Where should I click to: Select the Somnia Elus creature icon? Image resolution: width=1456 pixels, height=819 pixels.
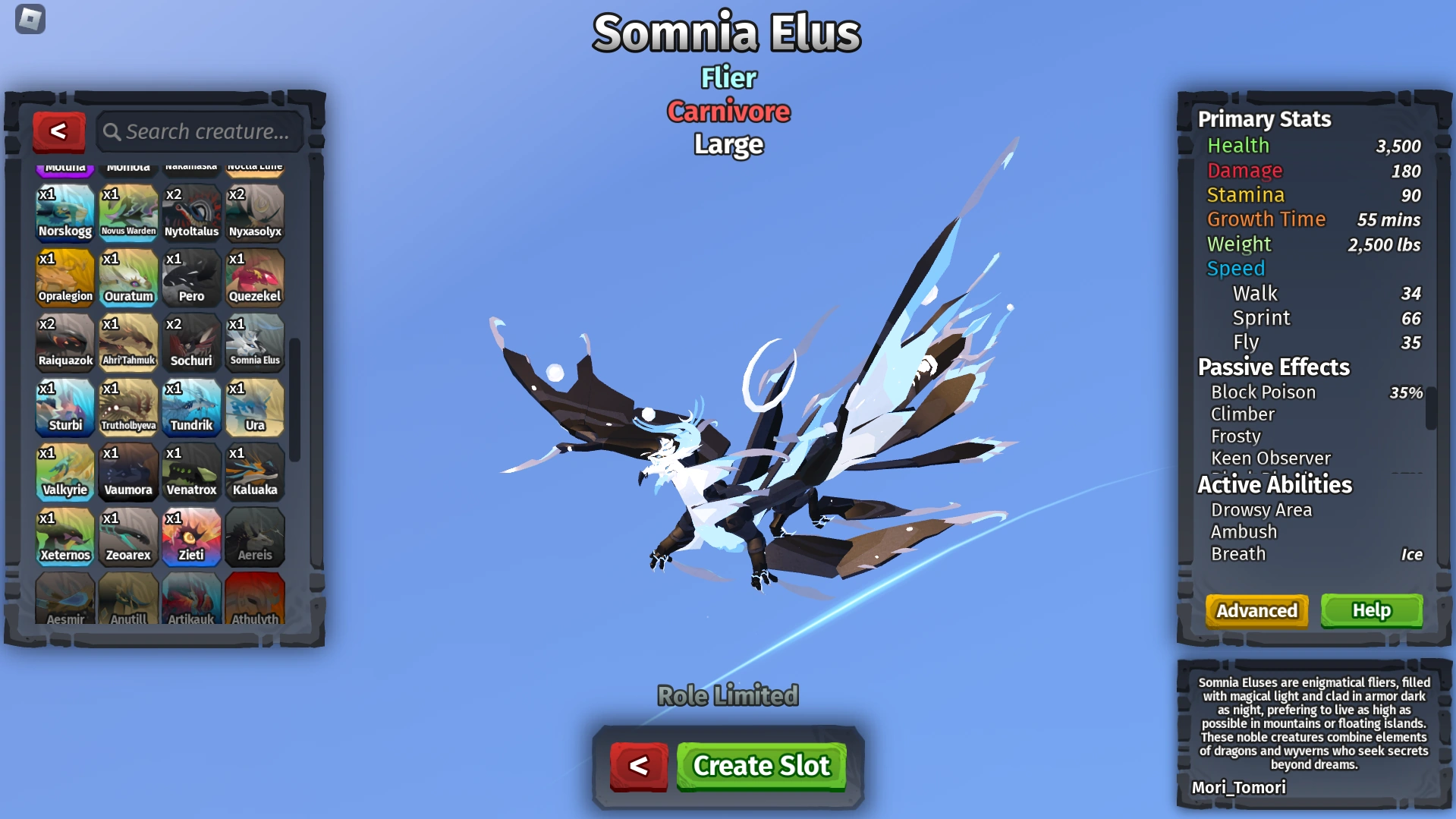[x=255, y=343]
